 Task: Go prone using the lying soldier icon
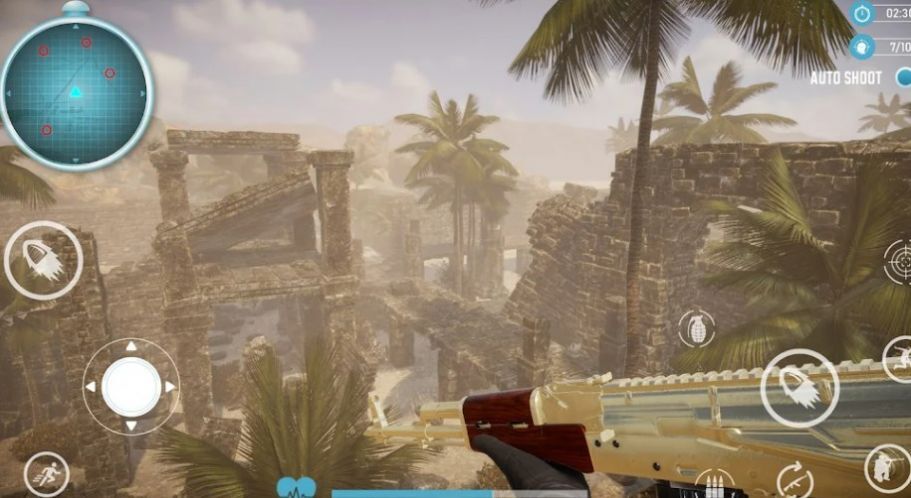(x=898, y=358)
